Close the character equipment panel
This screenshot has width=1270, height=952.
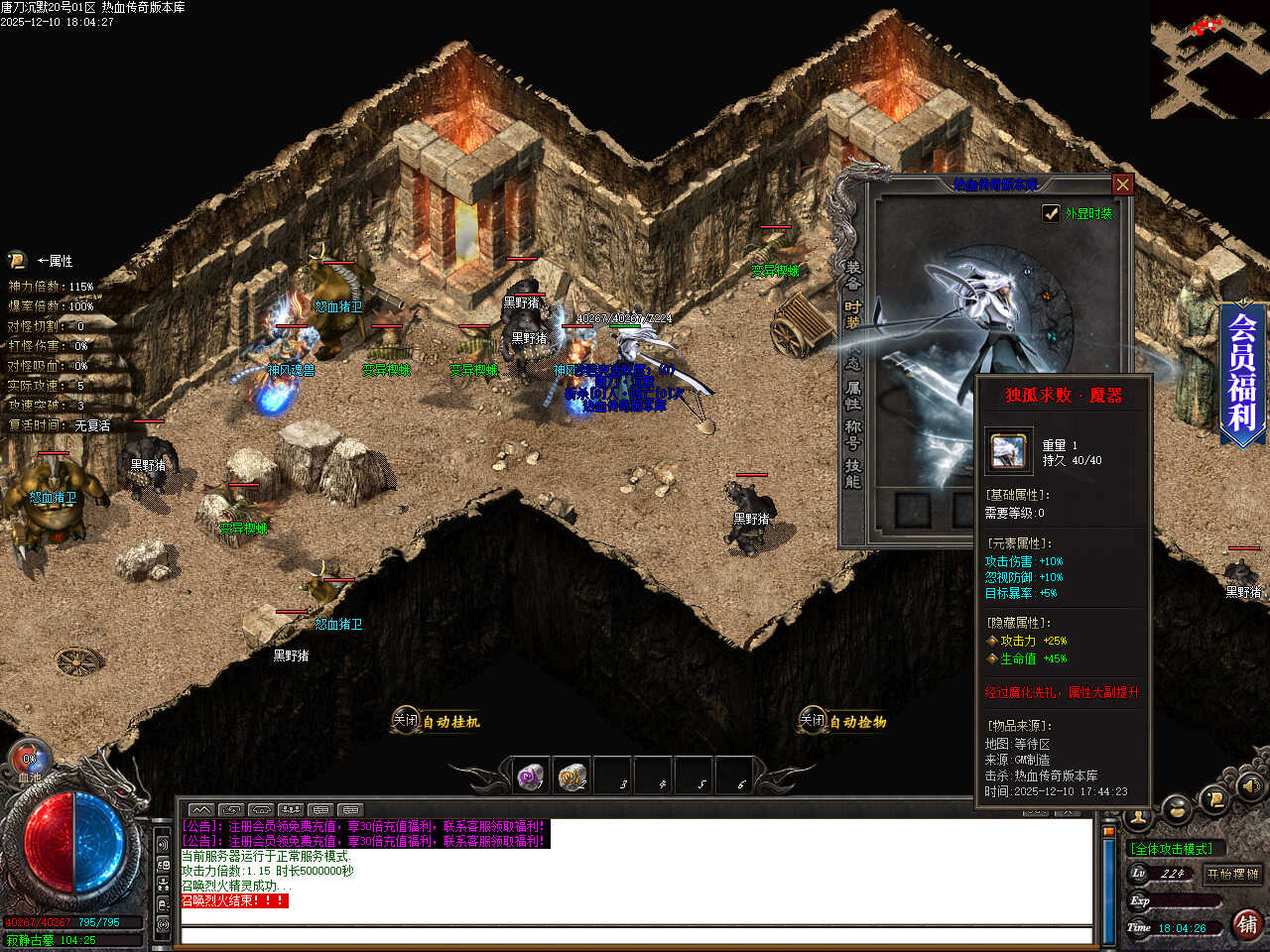click(1122, 184)
